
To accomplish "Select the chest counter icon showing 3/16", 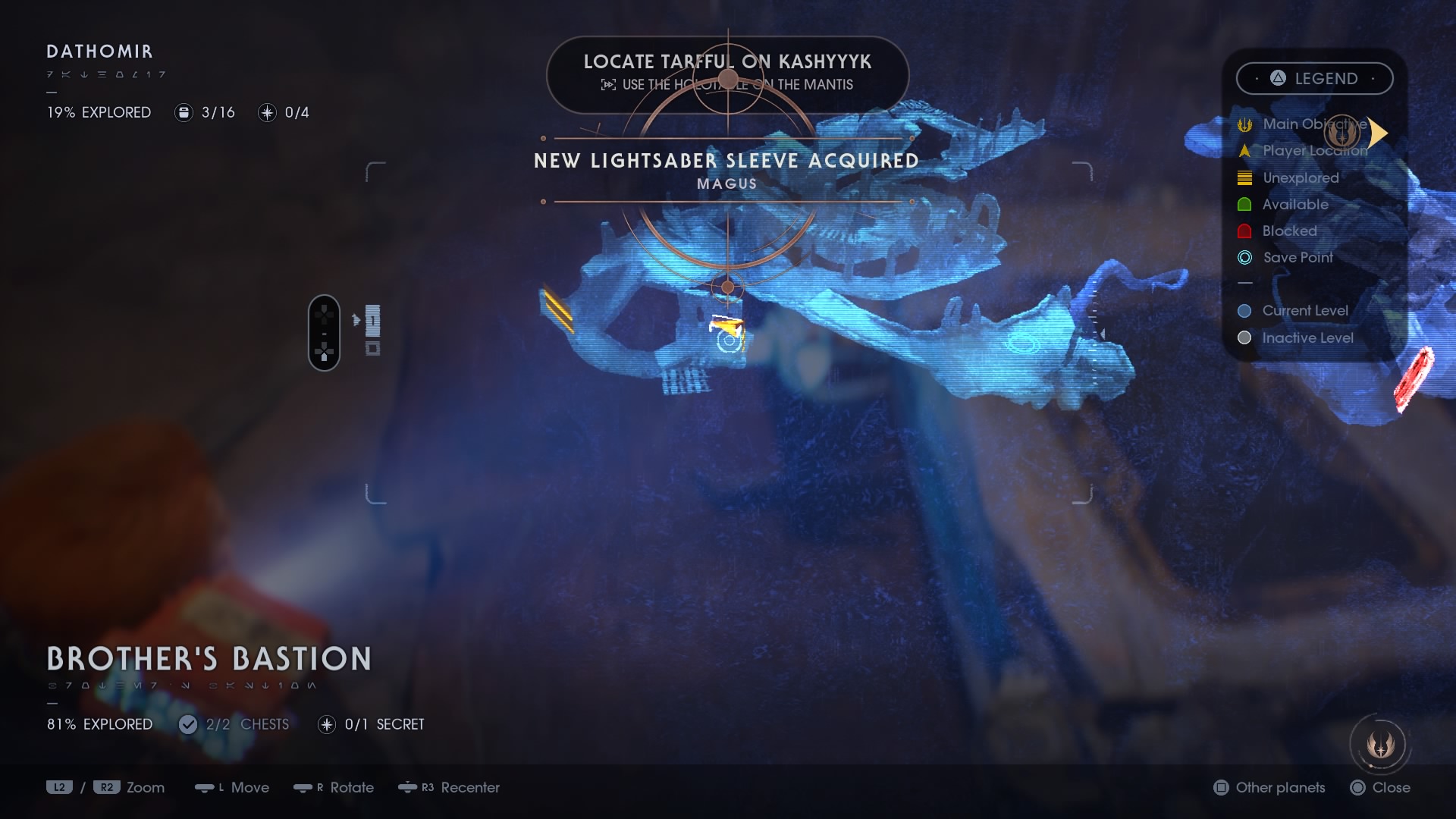I will pos(184,112).
